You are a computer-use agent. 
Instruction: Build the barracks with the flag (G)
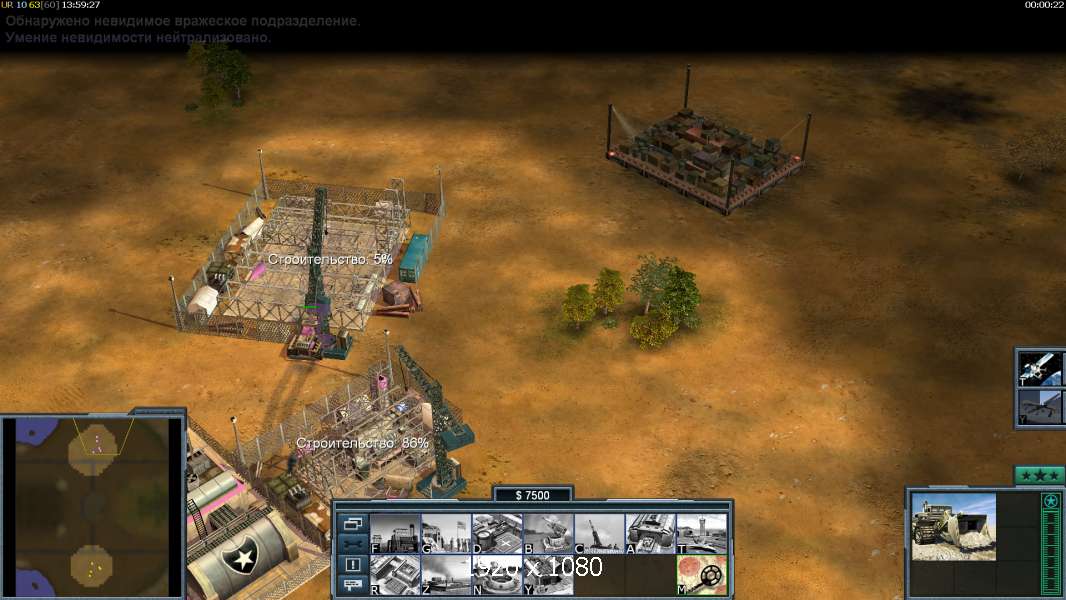(x=446, y=534)
